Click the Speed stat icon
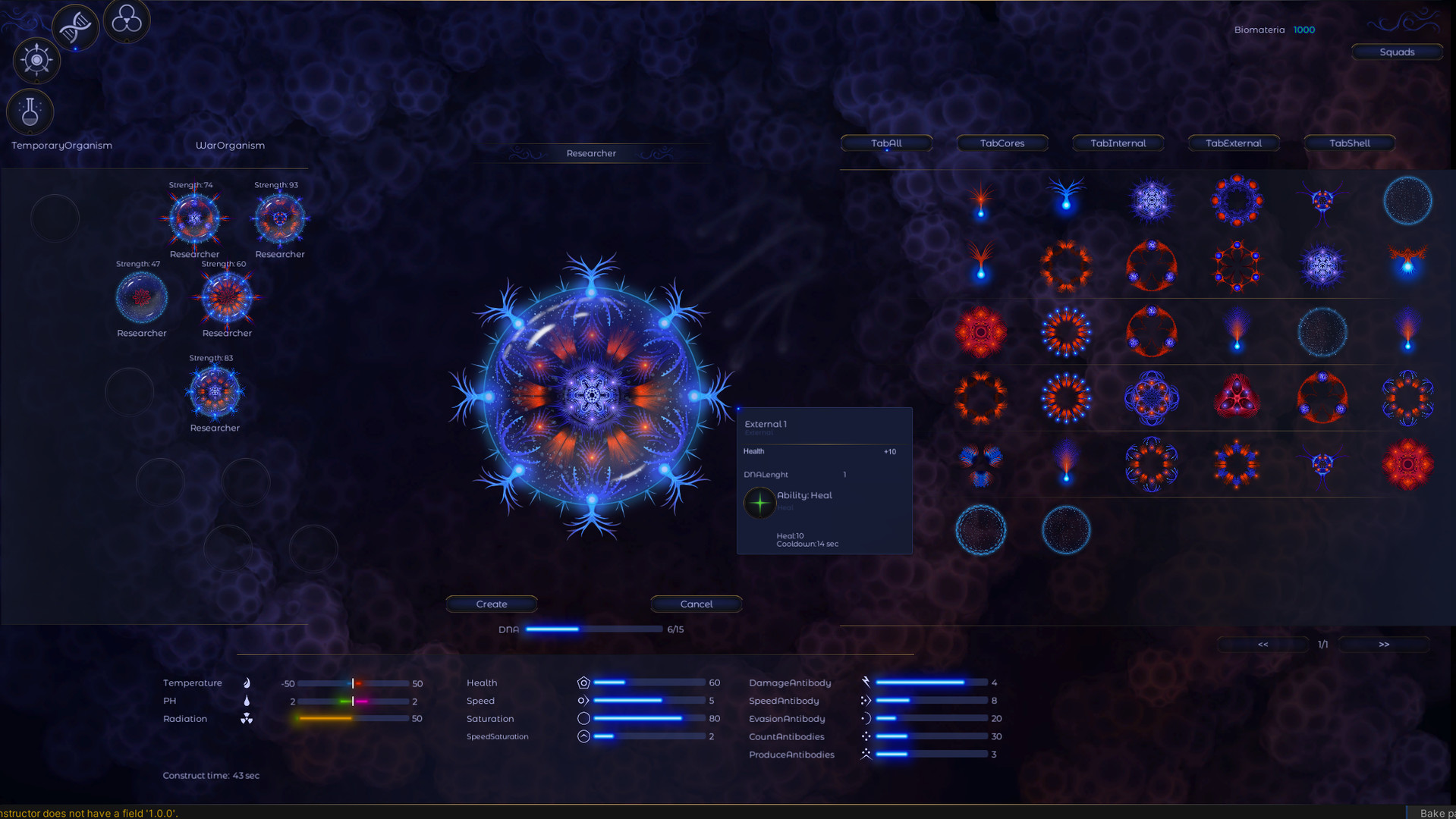1456x819 pixels. click(583, 701)
